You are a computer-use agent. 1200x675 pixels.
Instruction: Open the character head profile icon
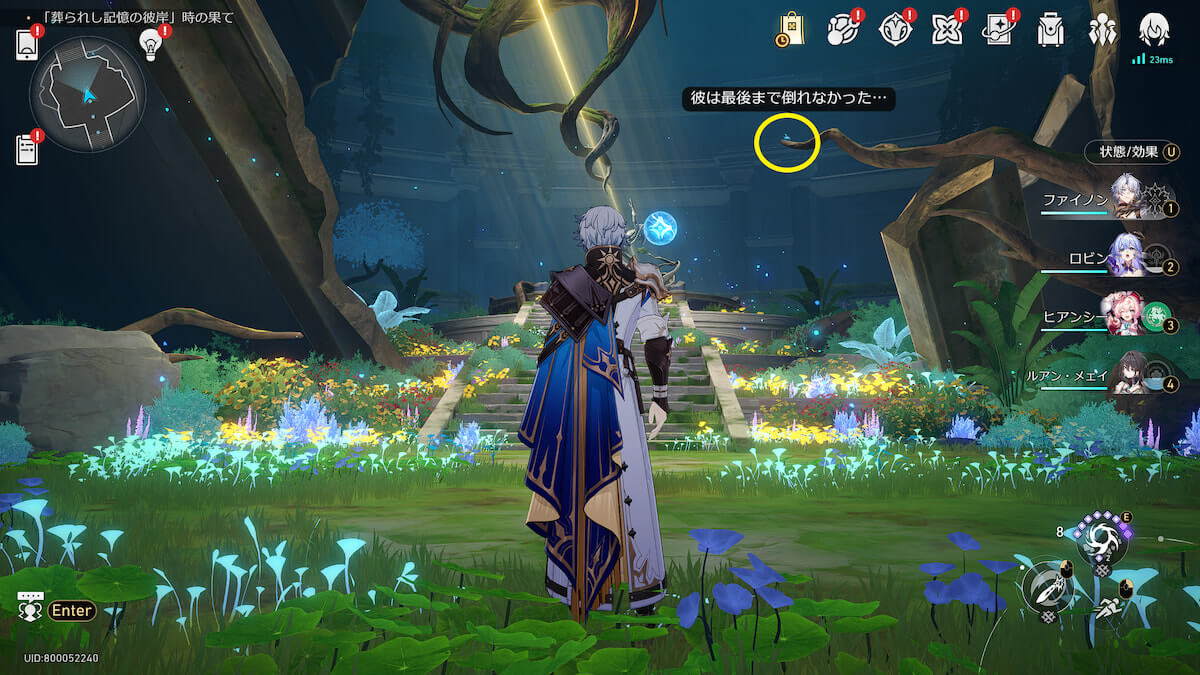pos(1154,30)
